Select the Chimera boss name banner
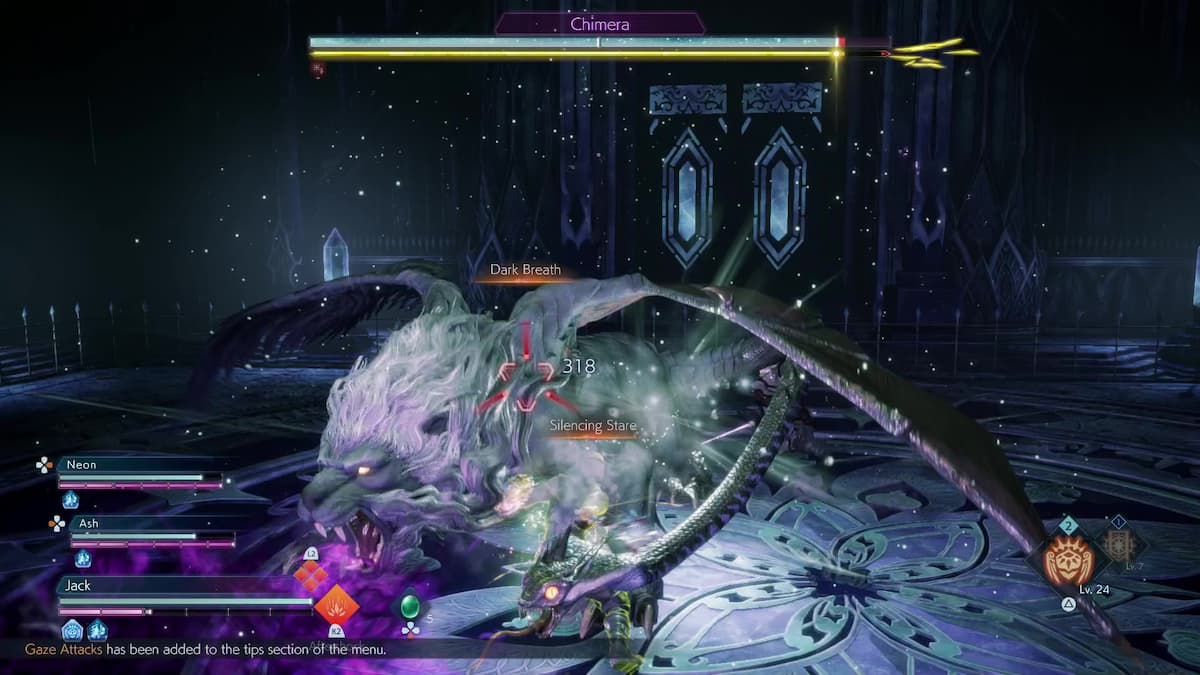Viewport: 1200px width, 675px height. (x=599, y=25)
